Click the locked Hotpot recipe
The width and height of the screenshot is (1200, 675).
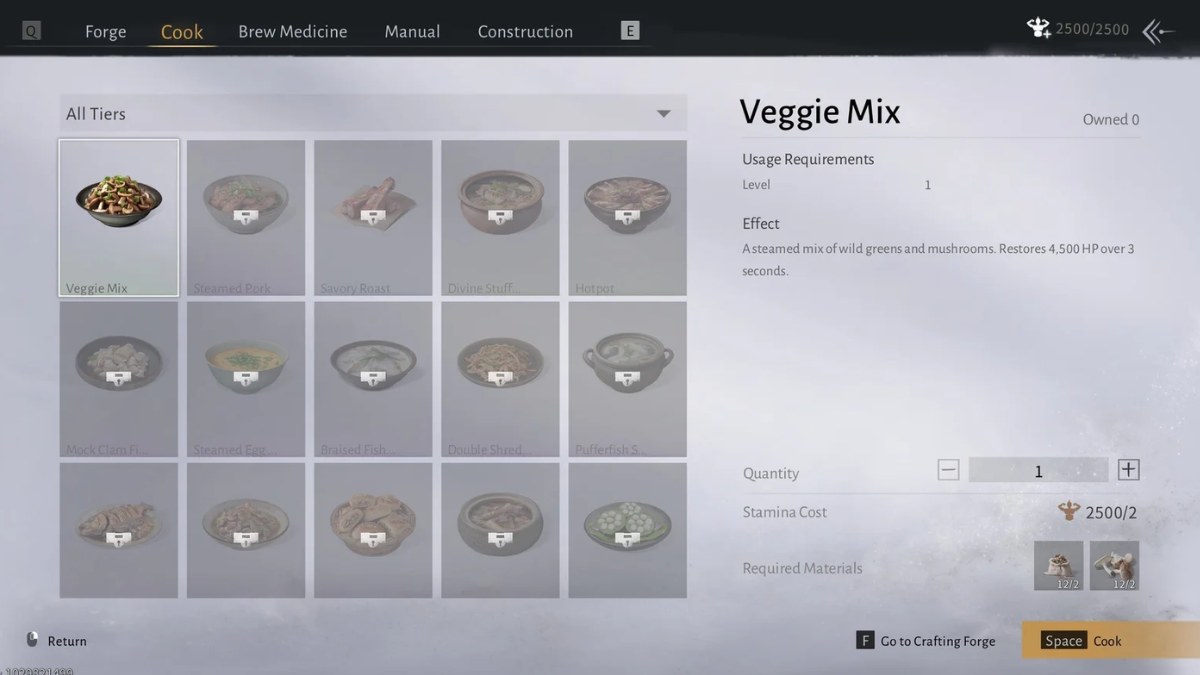click(x=627, y=218)
